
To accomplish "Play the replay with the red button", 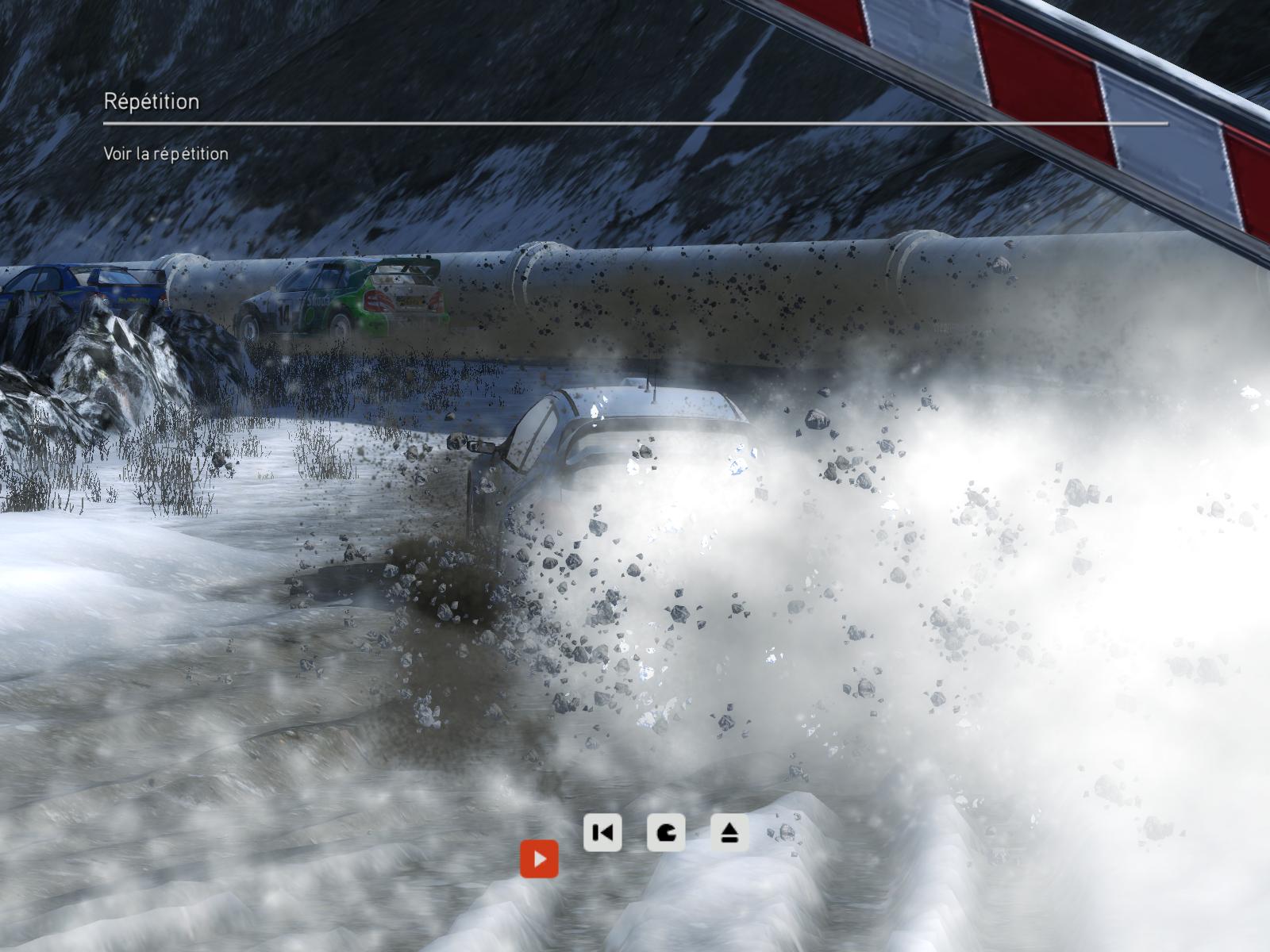I will click(539, 859).
